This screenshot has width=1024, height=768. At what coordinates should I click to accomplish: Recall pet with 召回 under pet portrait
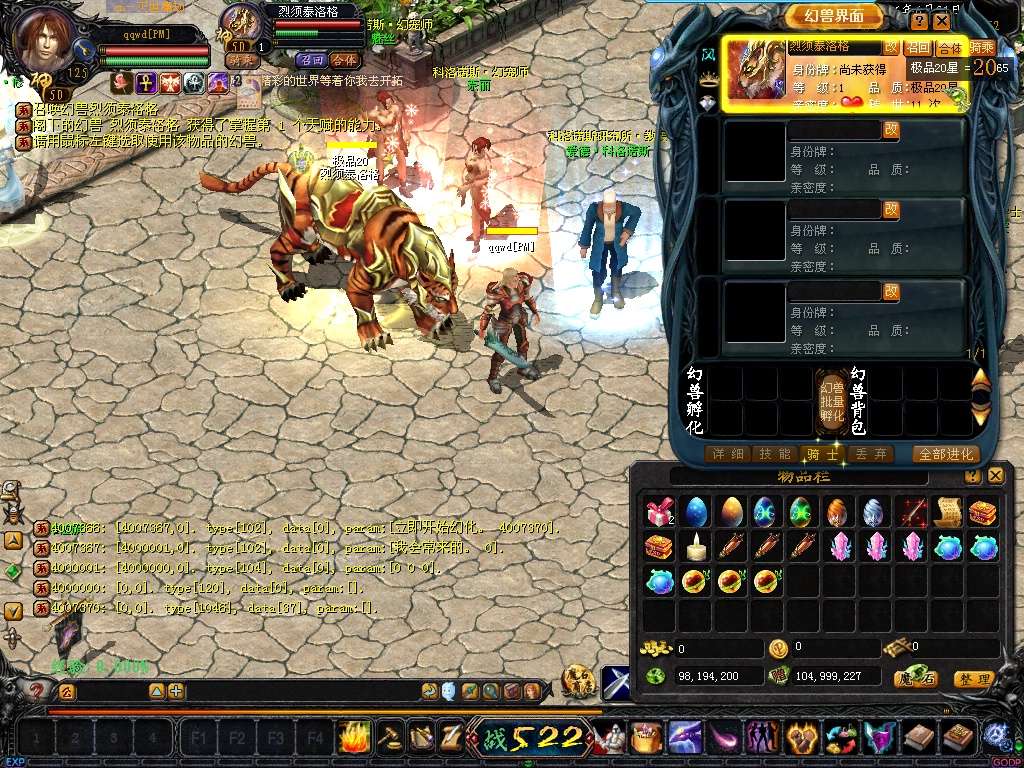pyautogui.click(x=310, y=60)
